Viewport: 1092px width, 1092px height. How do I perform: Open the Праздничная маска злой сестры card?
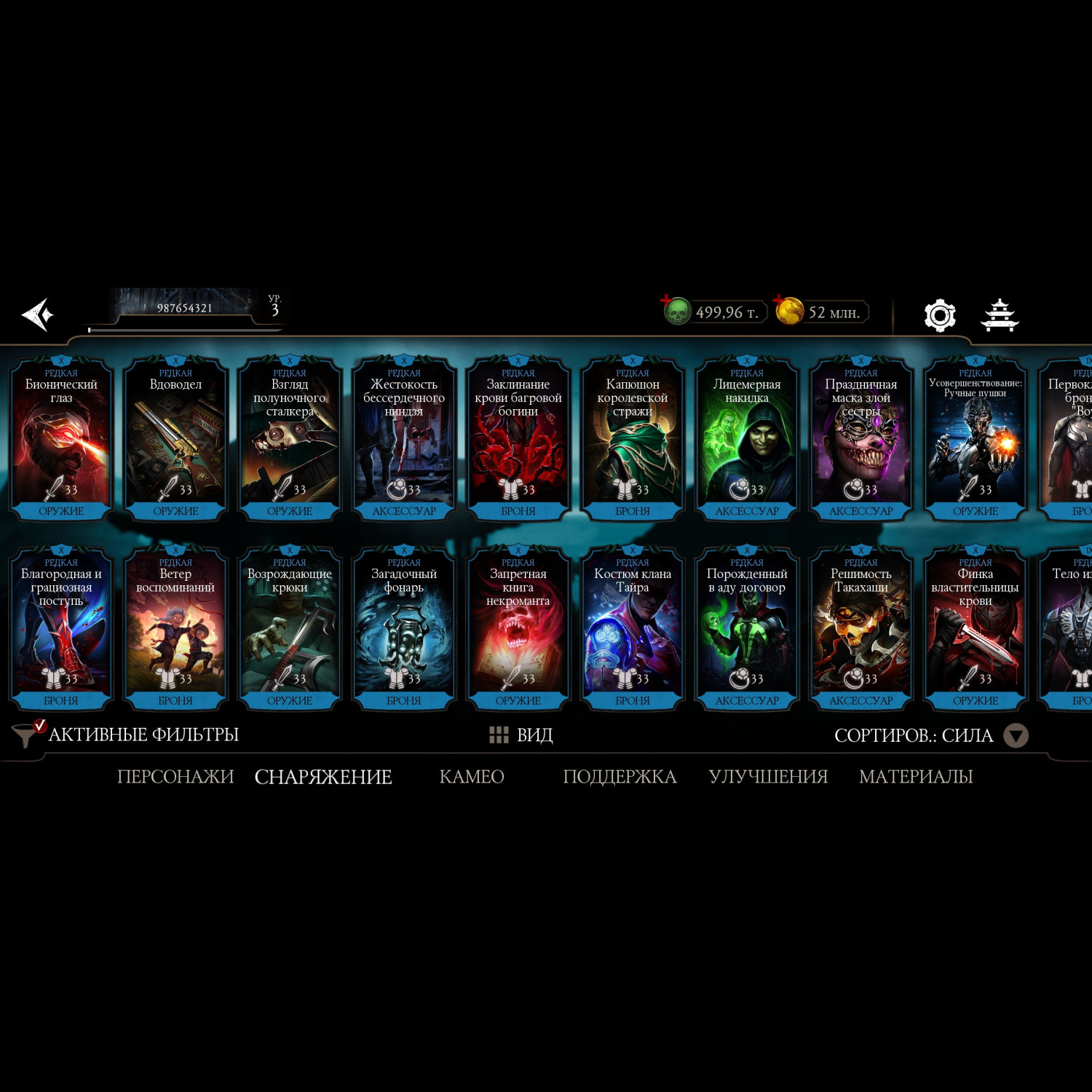coord(860,438)
